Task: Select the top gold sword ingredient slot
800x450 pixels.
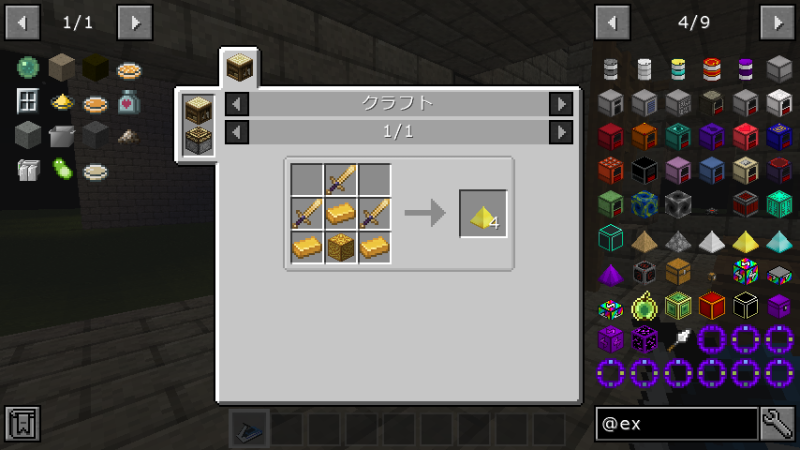Action: [x=341, y=180]
